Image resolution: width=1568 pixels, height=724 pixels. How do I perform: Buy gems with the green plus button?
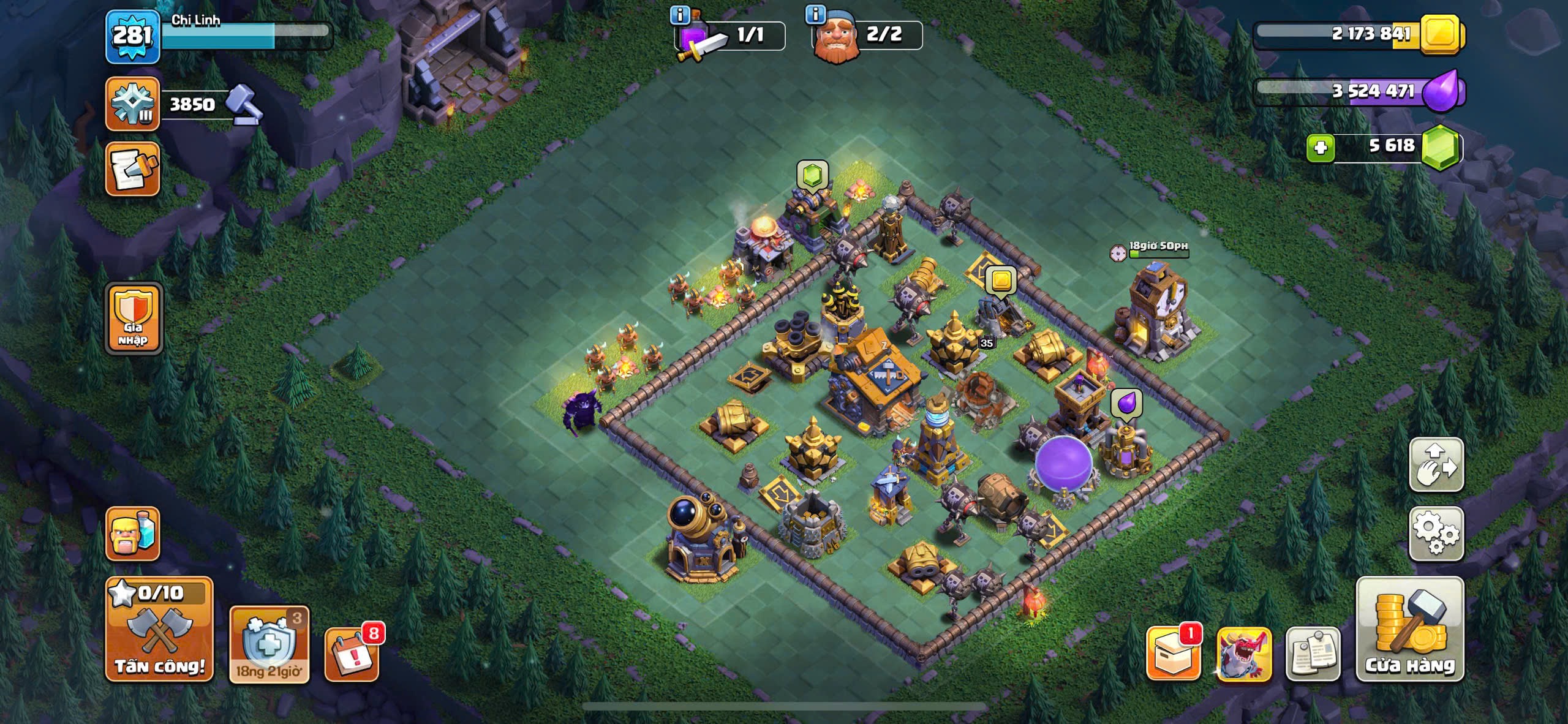[1320, 148]
